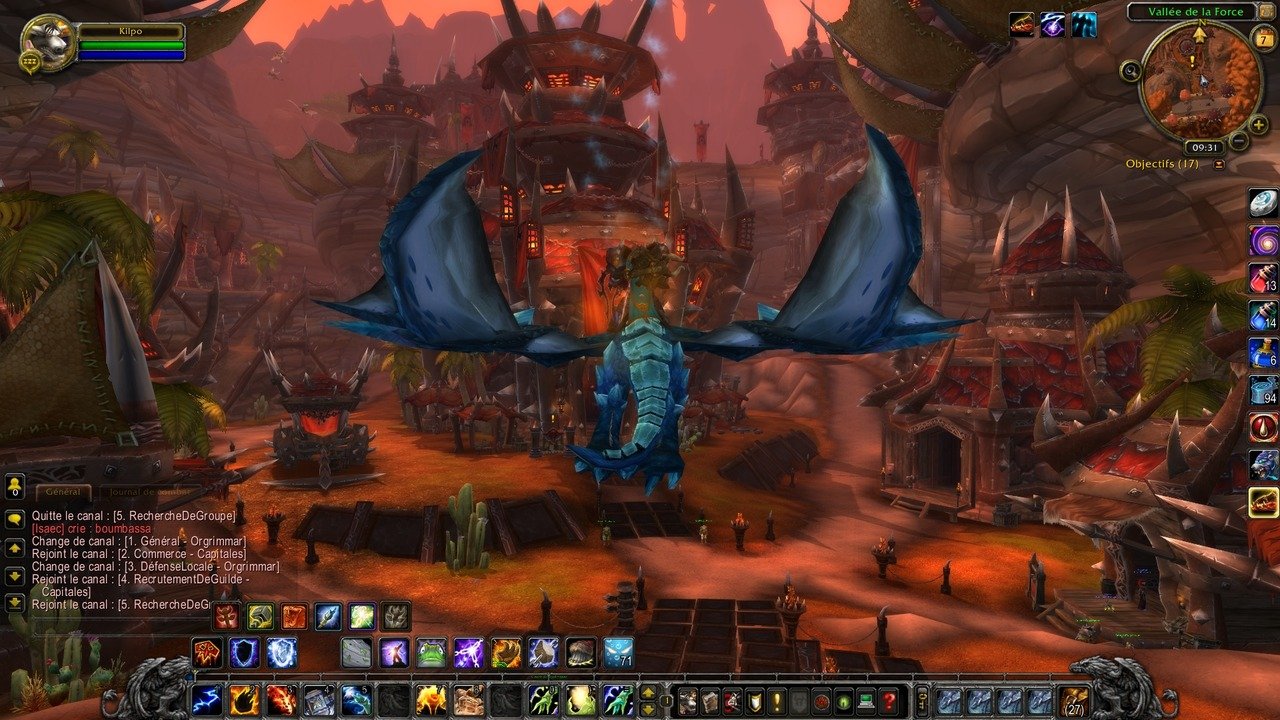Use the Hearthstone on the side bar

click(x=1263, y=203)
